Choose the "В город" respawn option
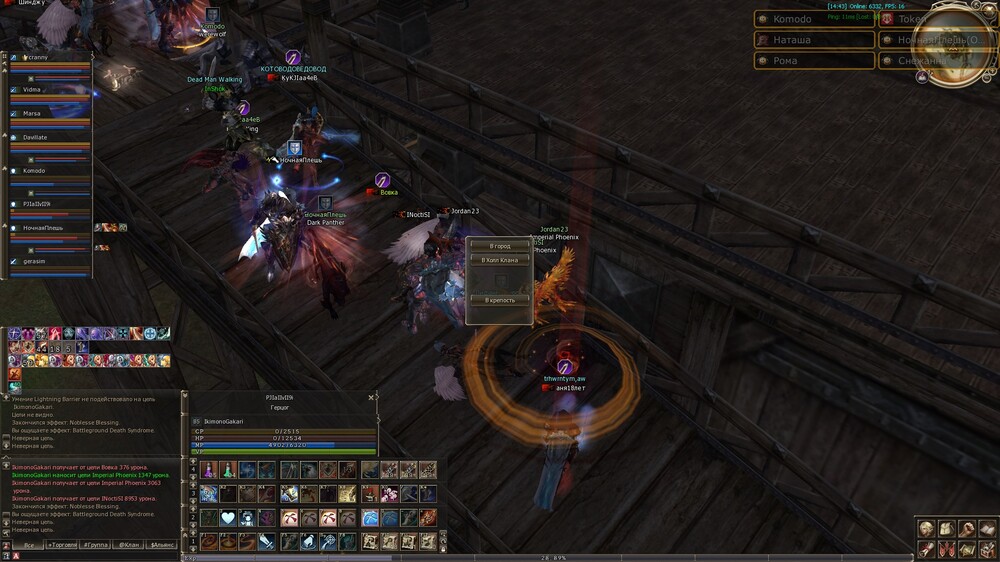This screenshot has width=1000, height=562. coord(499,246)
